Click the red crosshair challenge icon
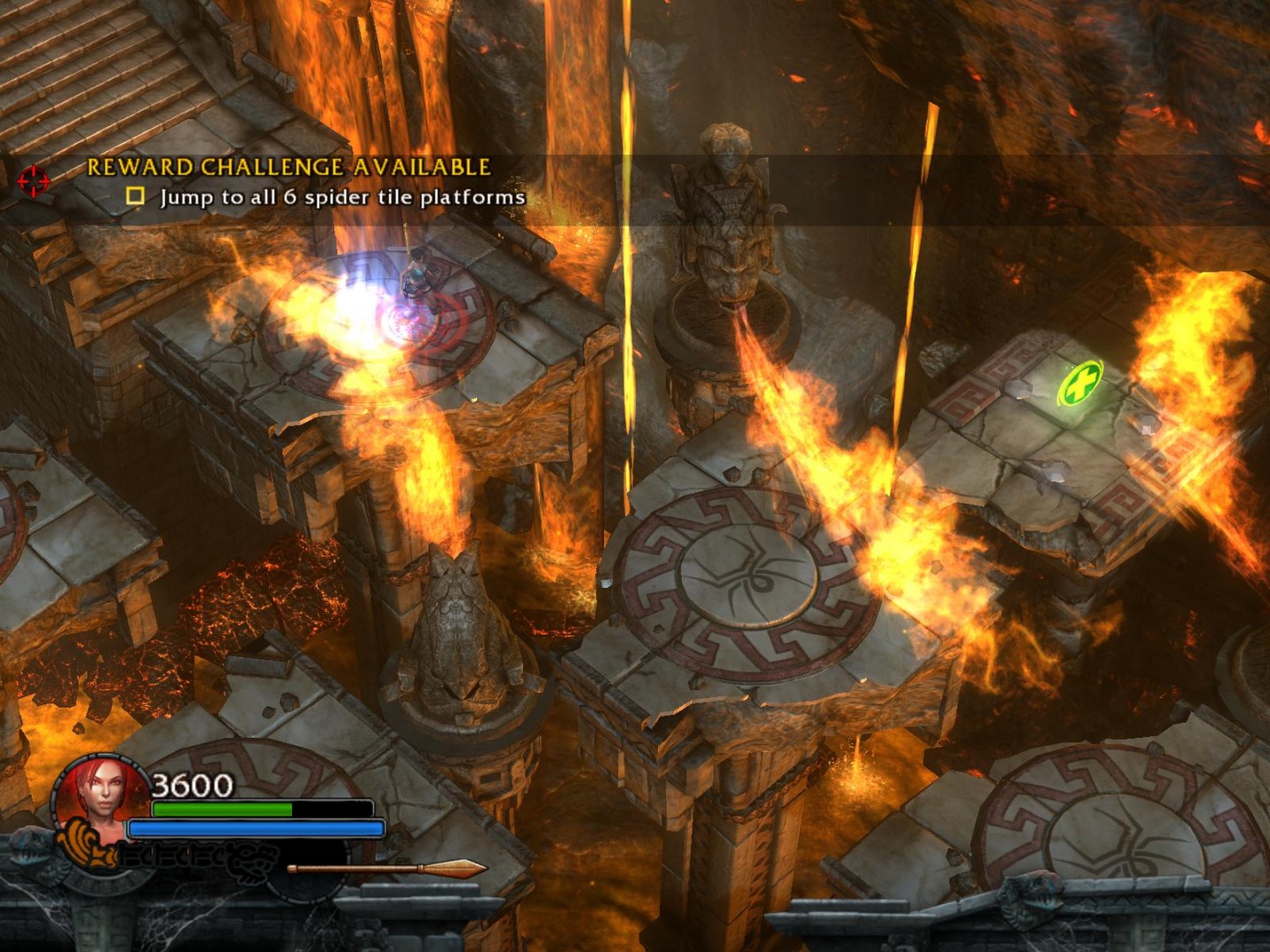Image resolution: width=1270 pixels, height=952 pixels. (x=34, y=180)
